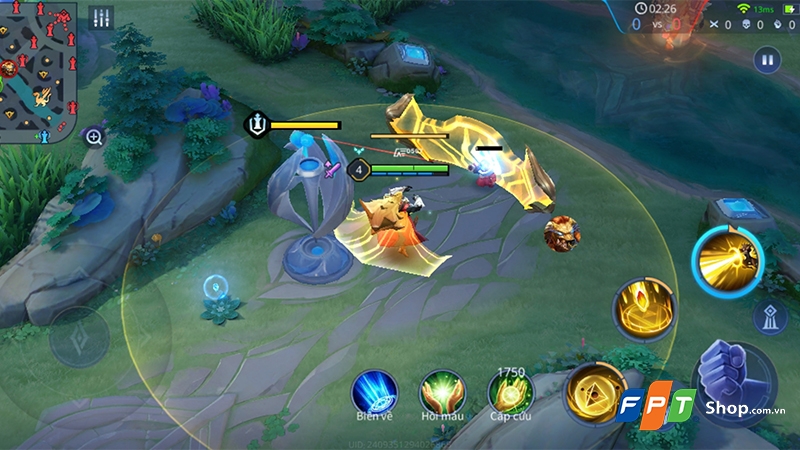This screenshot has height=450, width=800.
Task: Fire the golden beam ultimate skill
Action: [x=728, y=262]
